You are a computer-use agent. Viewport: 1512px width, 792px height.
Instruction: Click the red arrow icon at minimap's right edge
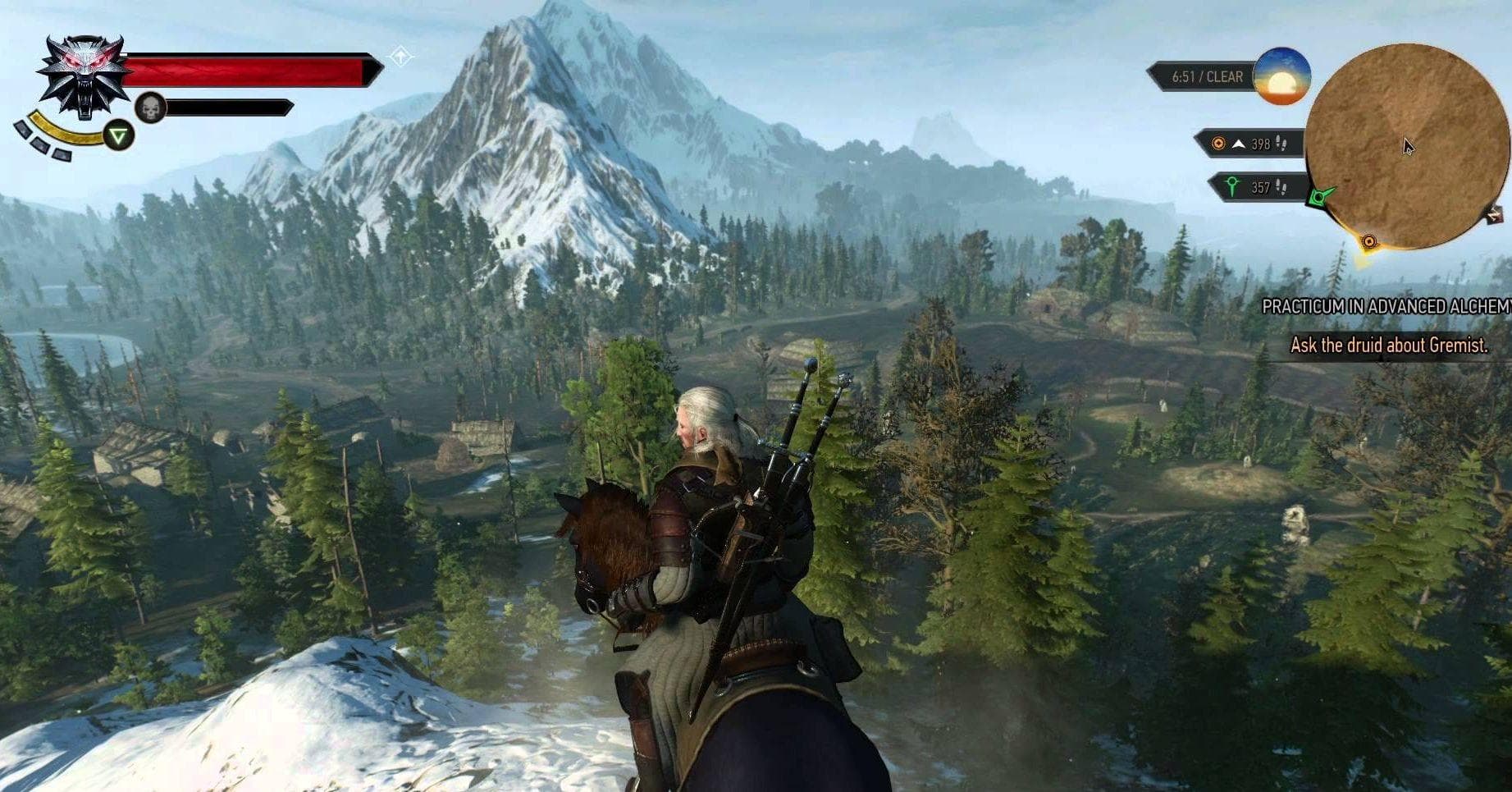[1494, 215]
